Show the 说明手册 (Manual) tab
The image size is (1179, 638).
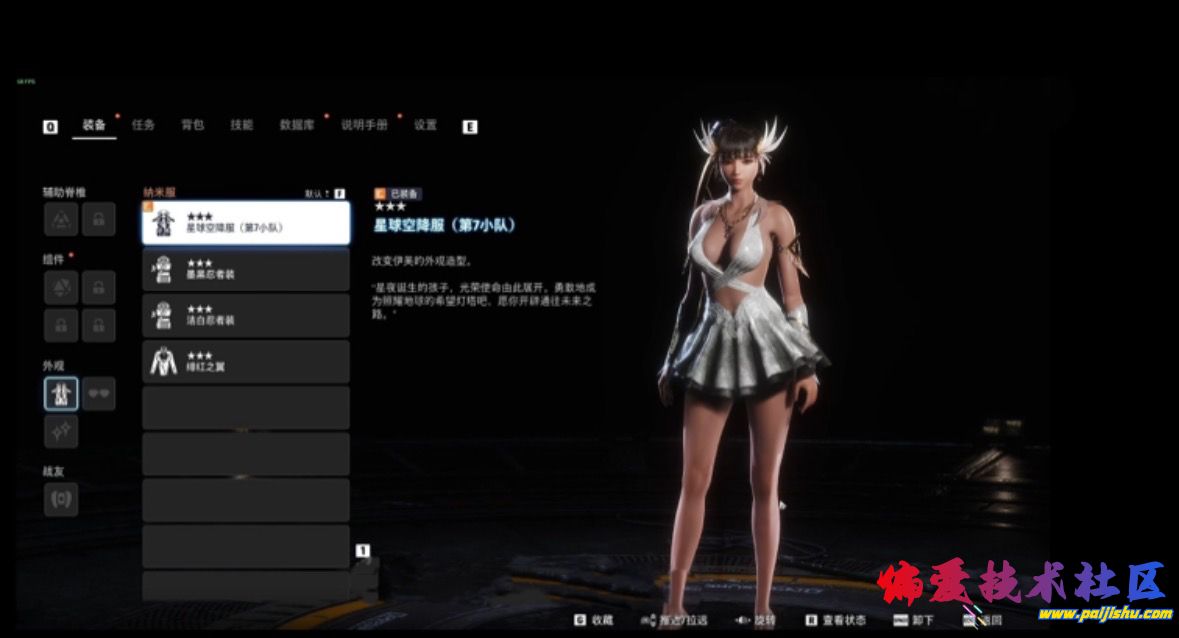(x=364, y=126)
